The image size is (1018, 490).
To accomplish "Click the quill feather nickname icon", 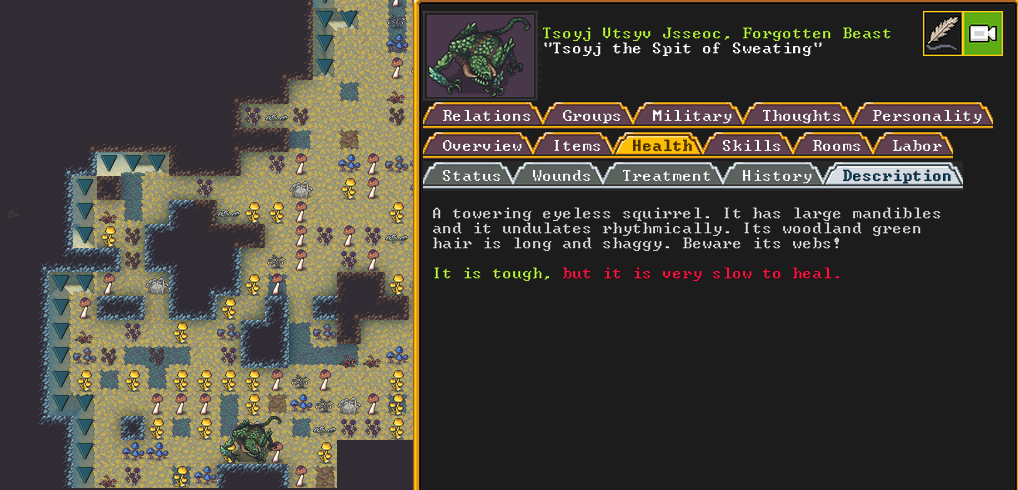I will [x=942, y=33].
